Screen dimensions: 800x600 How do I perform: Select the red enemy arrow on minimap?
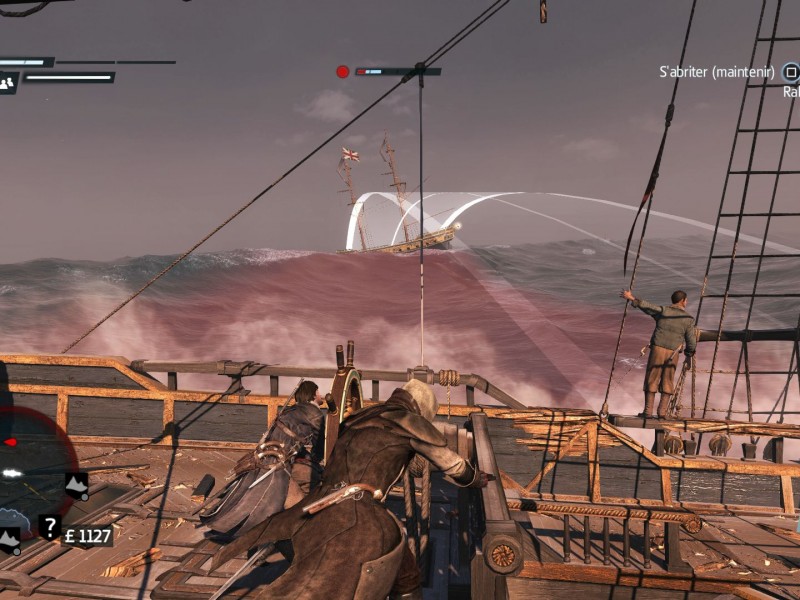click(10, 441)
